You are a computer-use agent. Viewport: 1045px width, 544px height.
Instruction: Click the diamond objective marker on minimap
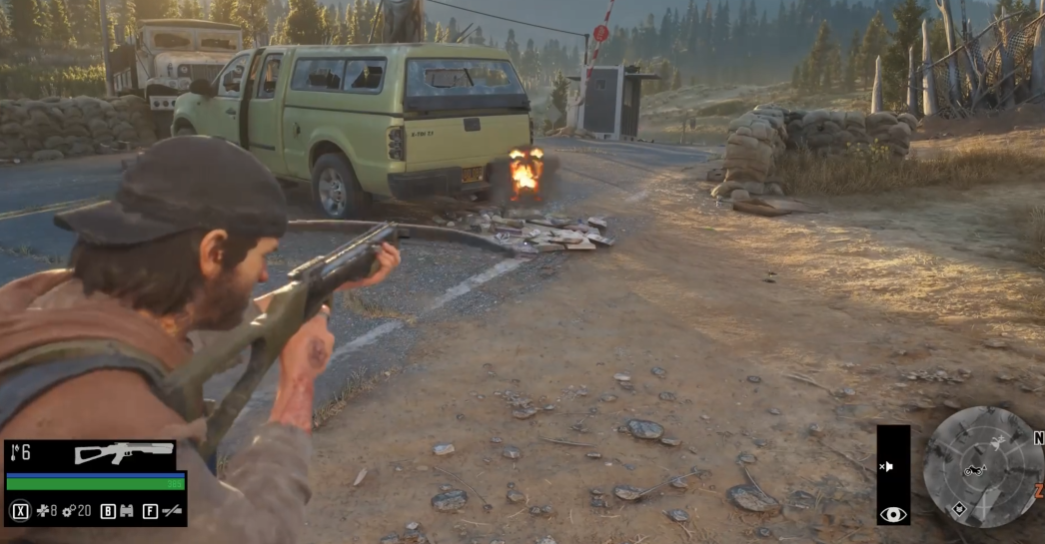959,508
